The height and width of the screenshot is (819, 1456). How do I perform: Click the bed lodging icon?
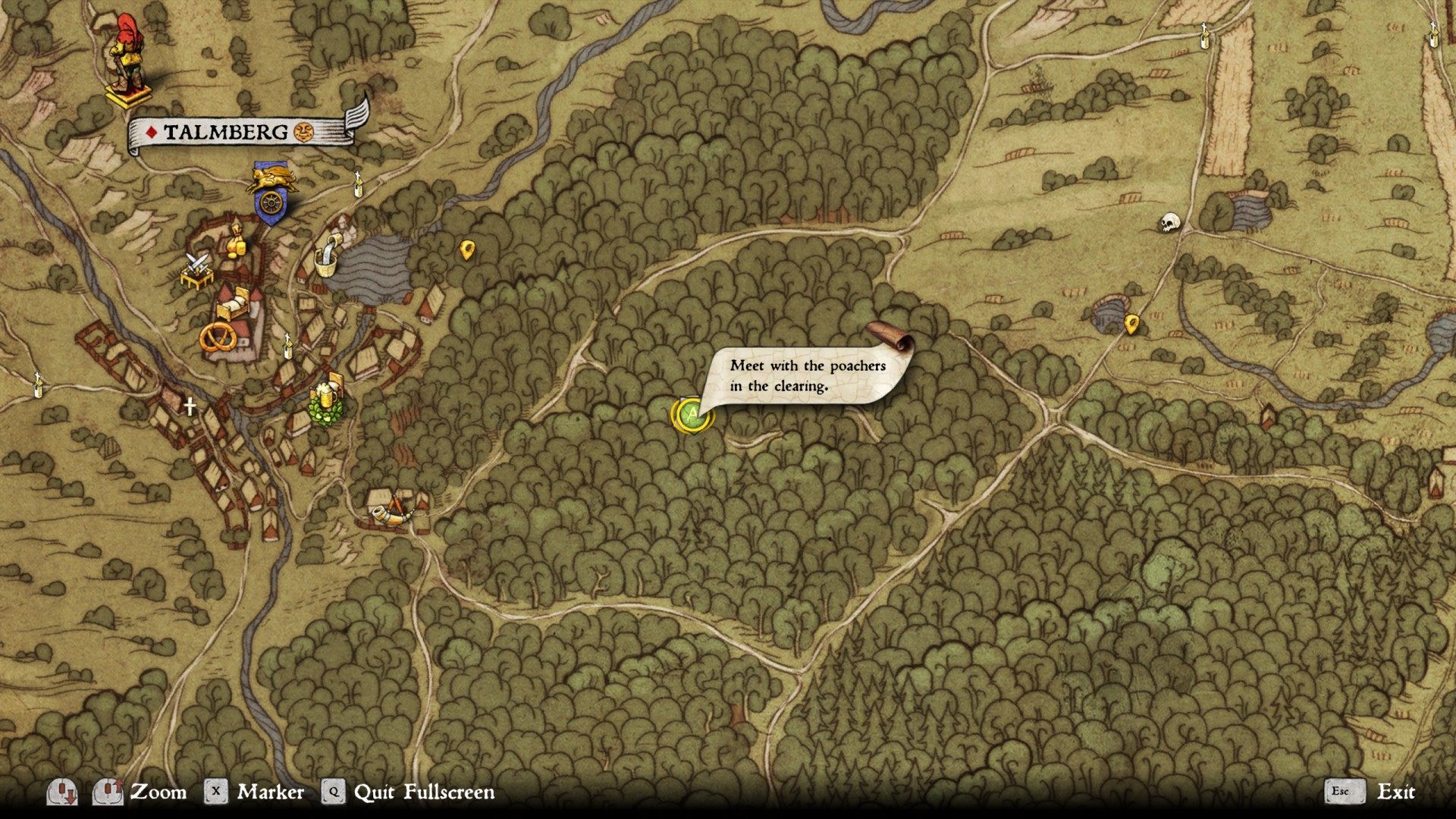pyautogui.click(x=233, y=306)
